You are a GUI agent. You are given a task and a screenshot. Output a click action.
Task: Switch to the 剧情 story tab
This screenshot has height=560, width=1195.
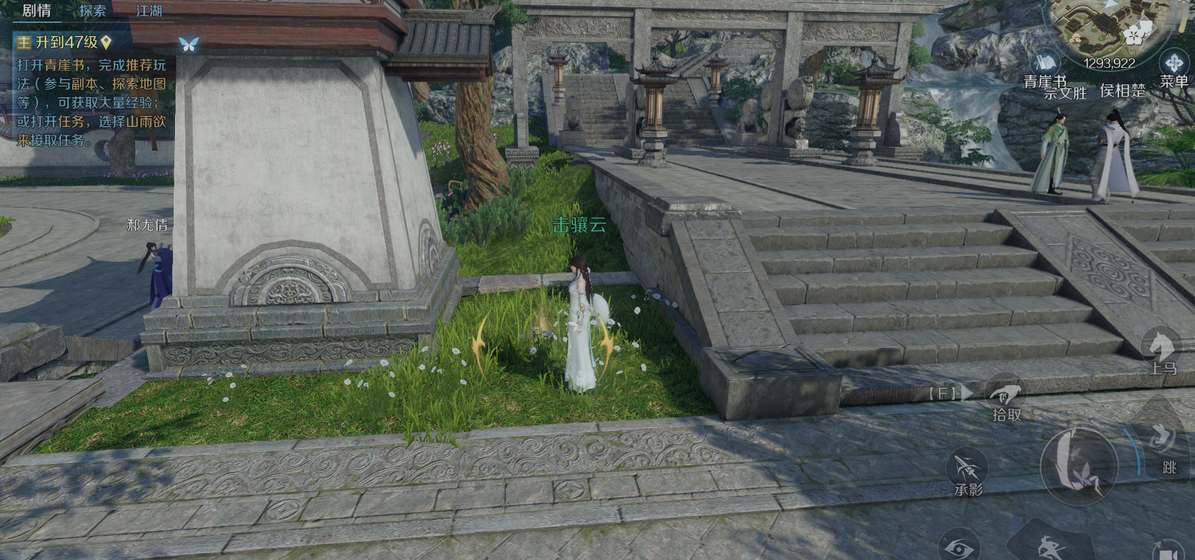[x=36, y=12]
